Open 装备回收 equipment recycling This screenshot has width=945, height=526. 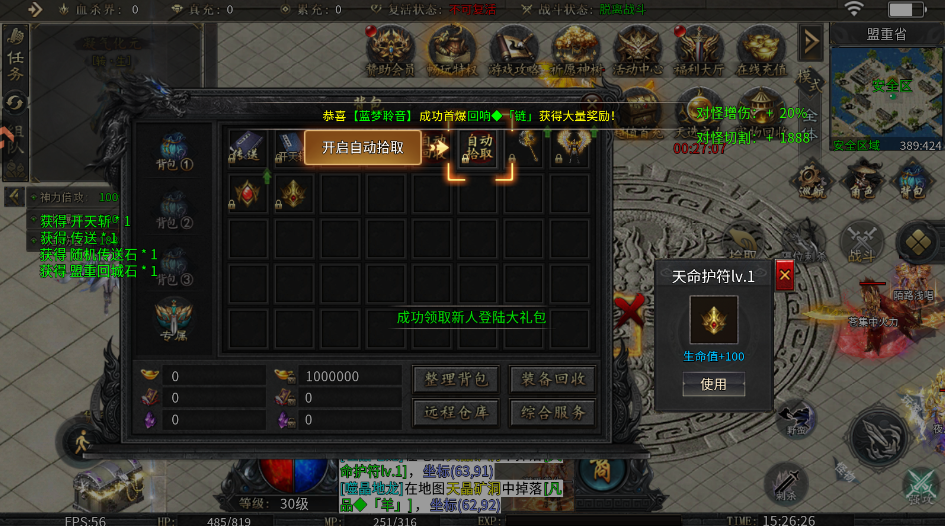[x=553, y=379]
